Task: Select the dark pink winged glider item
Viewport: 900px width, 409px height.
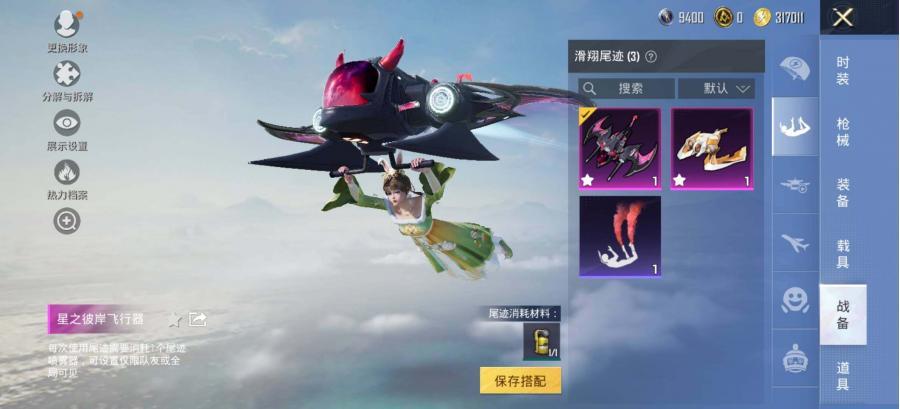Action: [x=620, y=148]
